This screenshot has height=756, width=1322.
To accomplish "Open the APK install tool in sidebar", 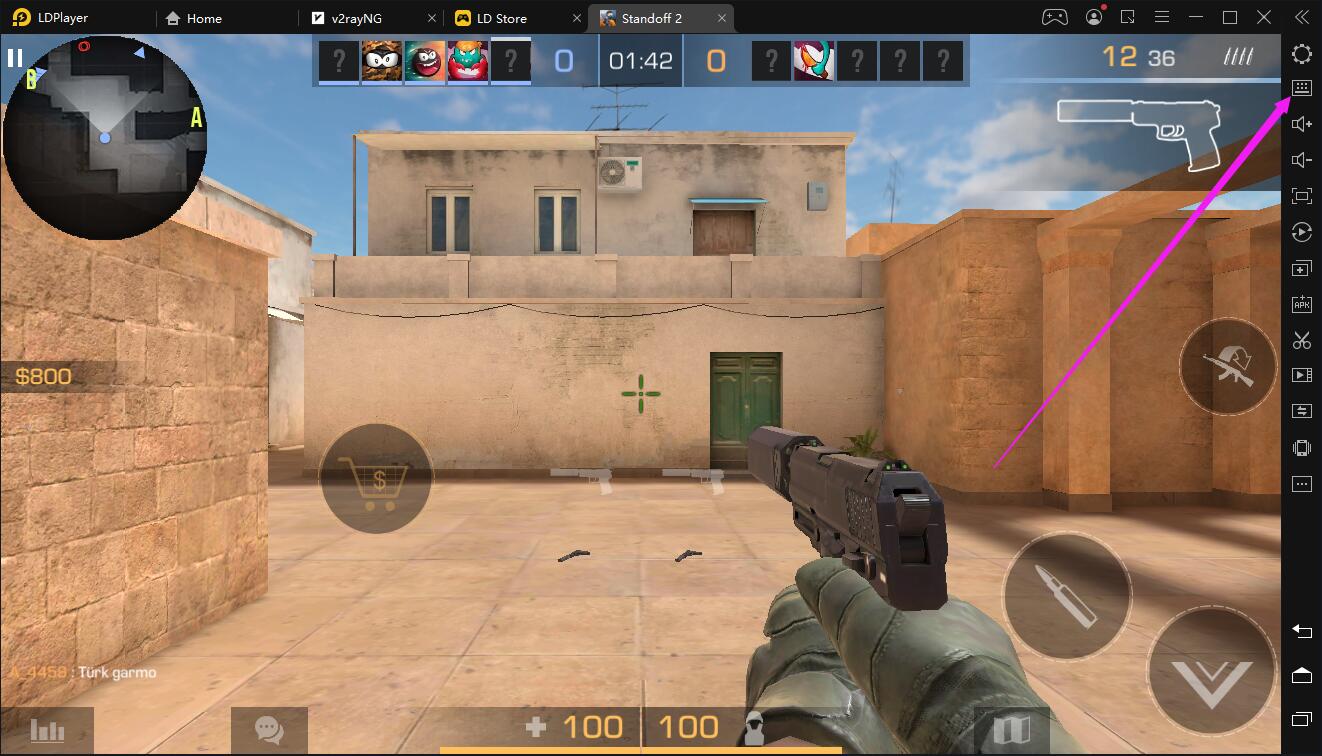I will tap(1301, 303).
